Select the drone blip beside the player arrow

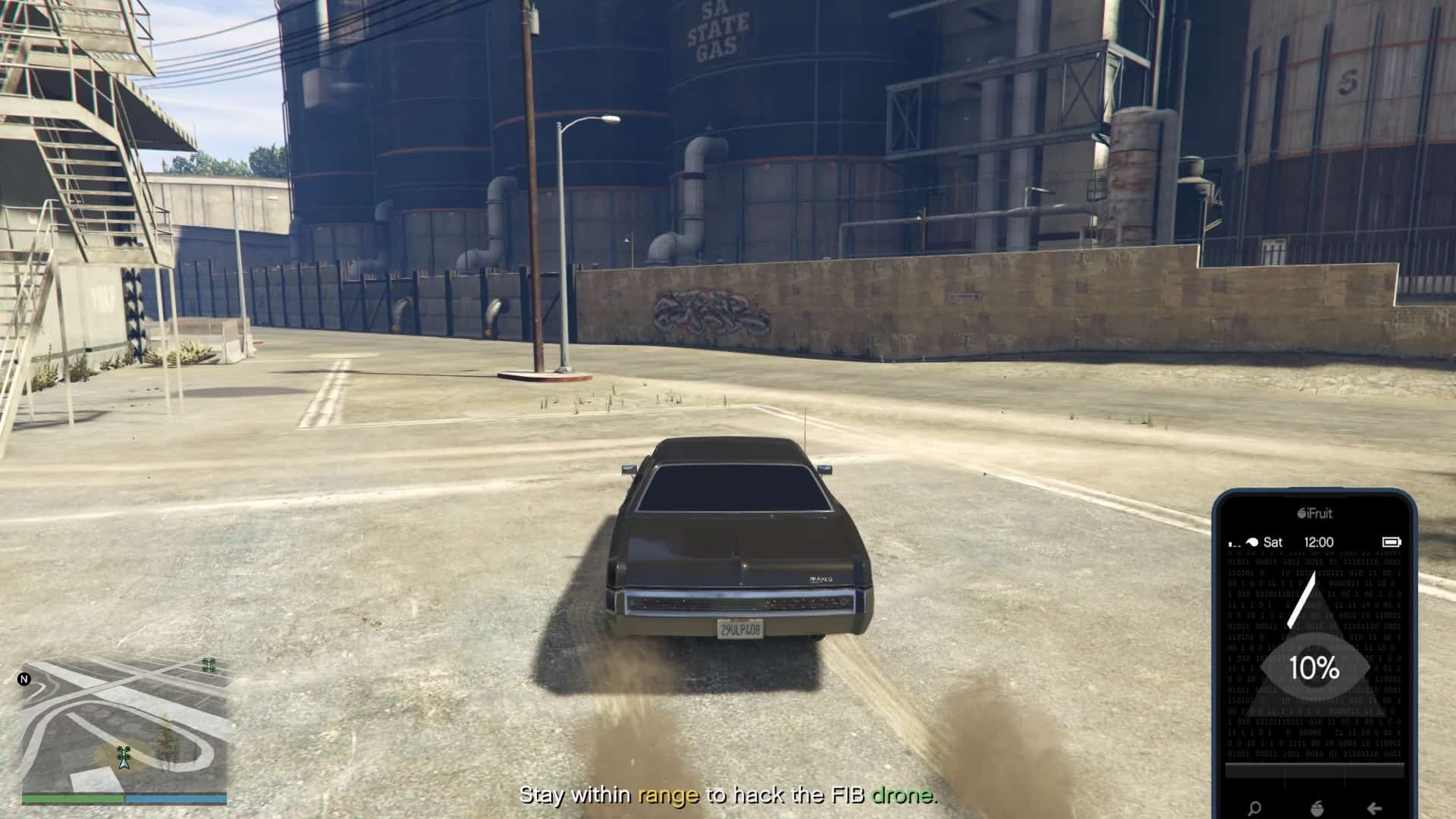(x=123, y=752)
